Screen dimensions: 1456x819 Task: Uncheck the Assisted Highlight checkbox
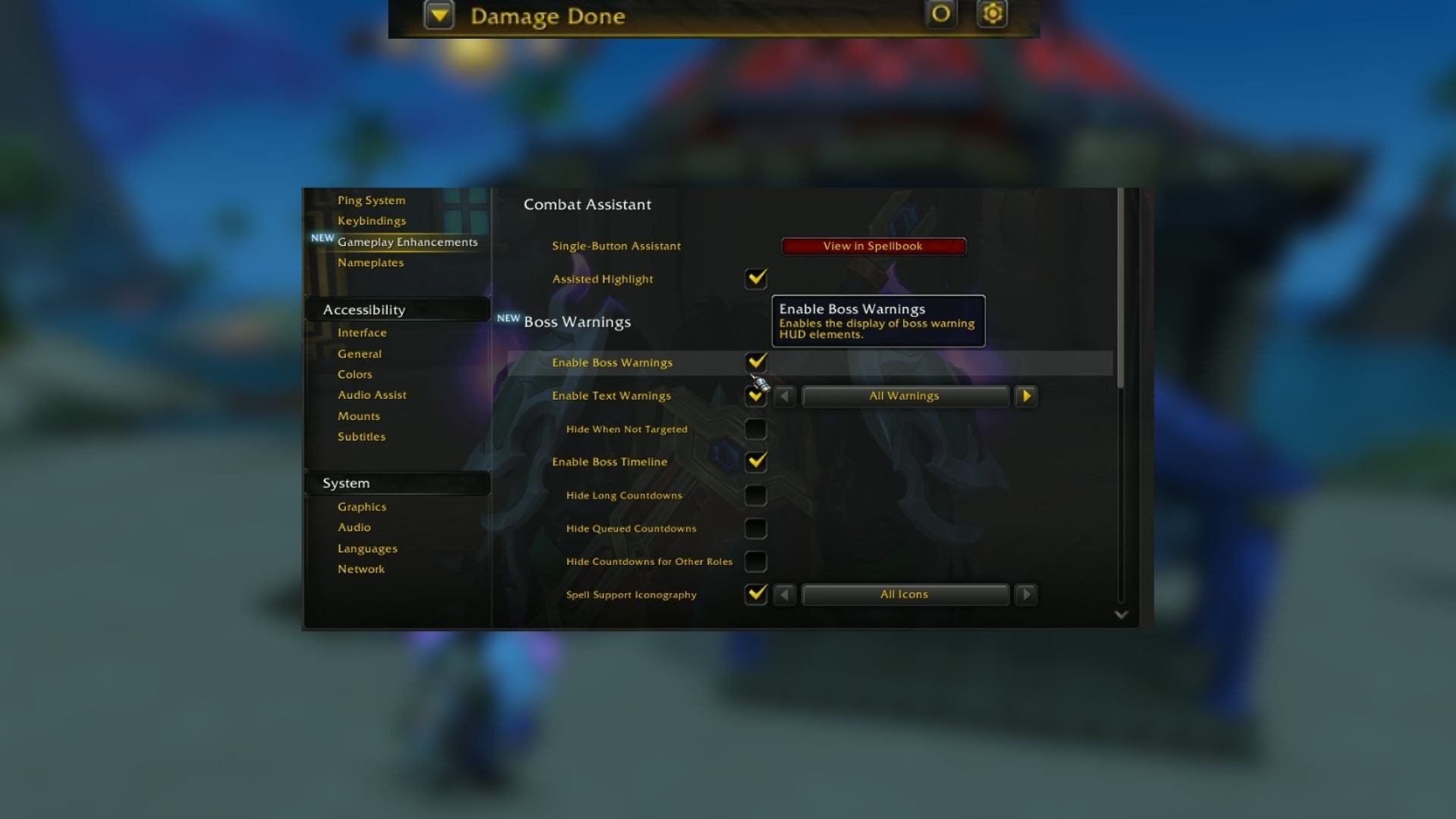click(755, 278)
